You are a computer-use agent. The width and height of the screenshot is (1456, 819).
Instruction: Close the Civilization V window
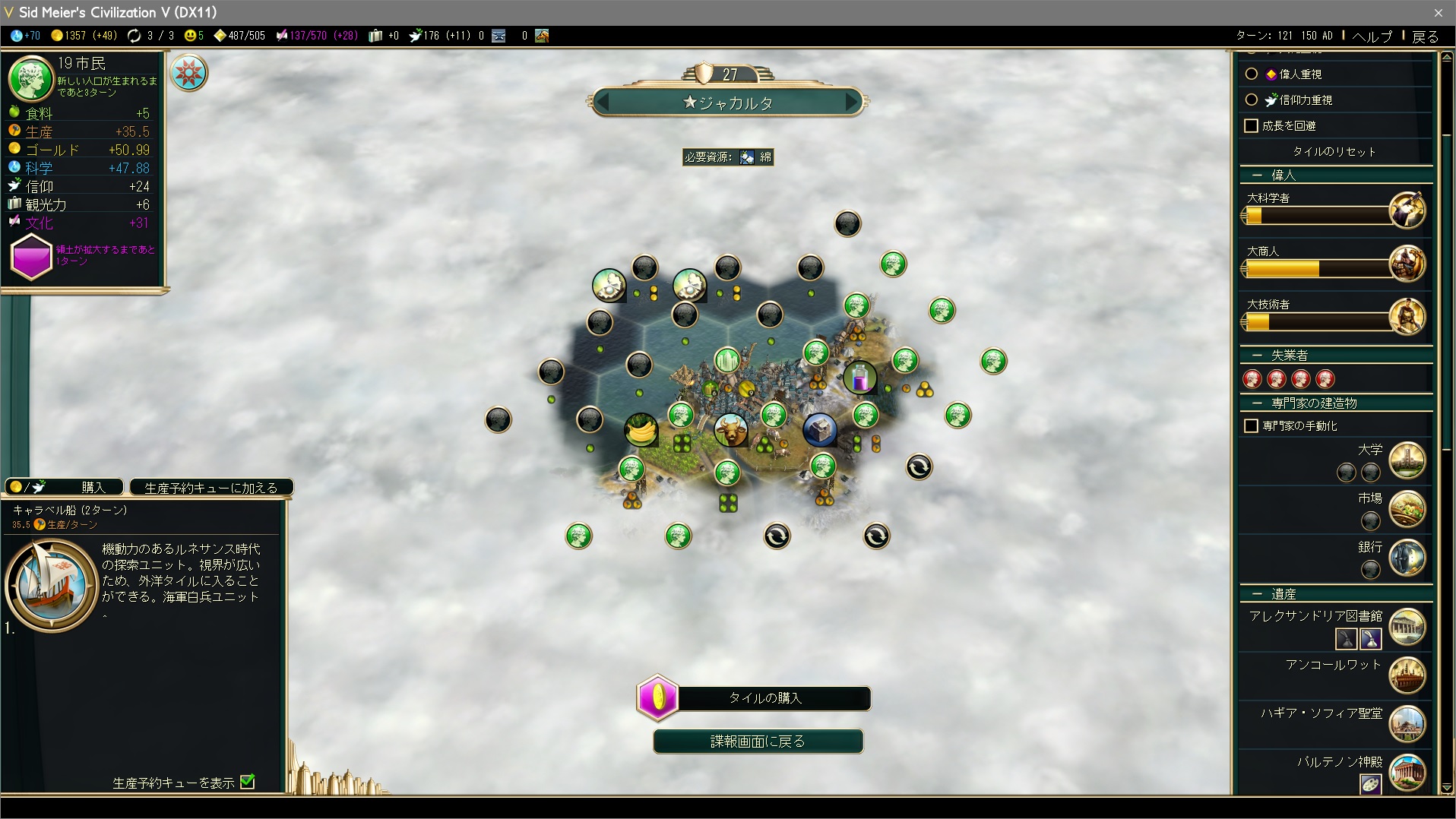coord(1438,12)
